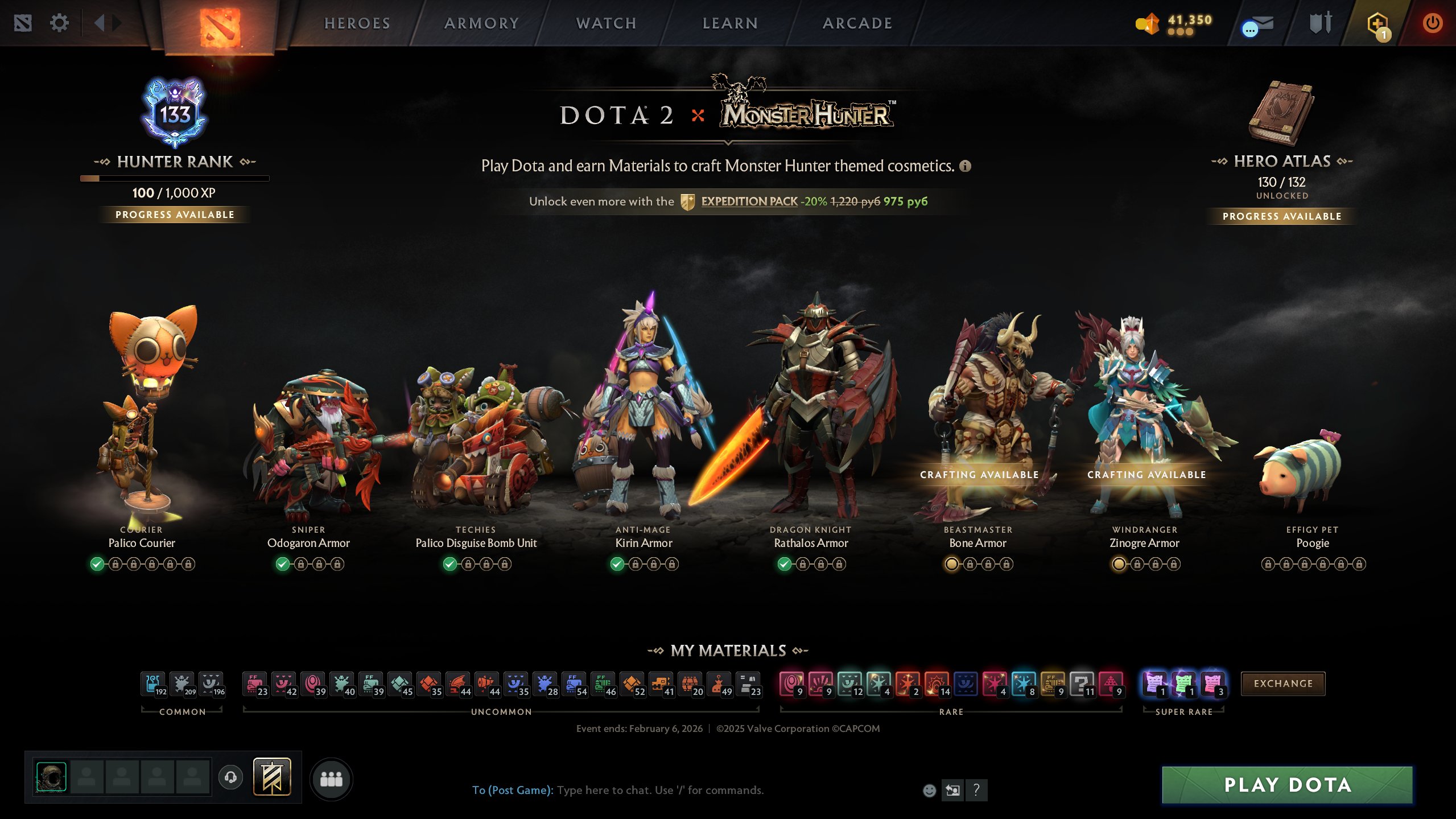Open the Dota 2 settings gear
The width and height of the screenshot is (1456, 819).
59,22
